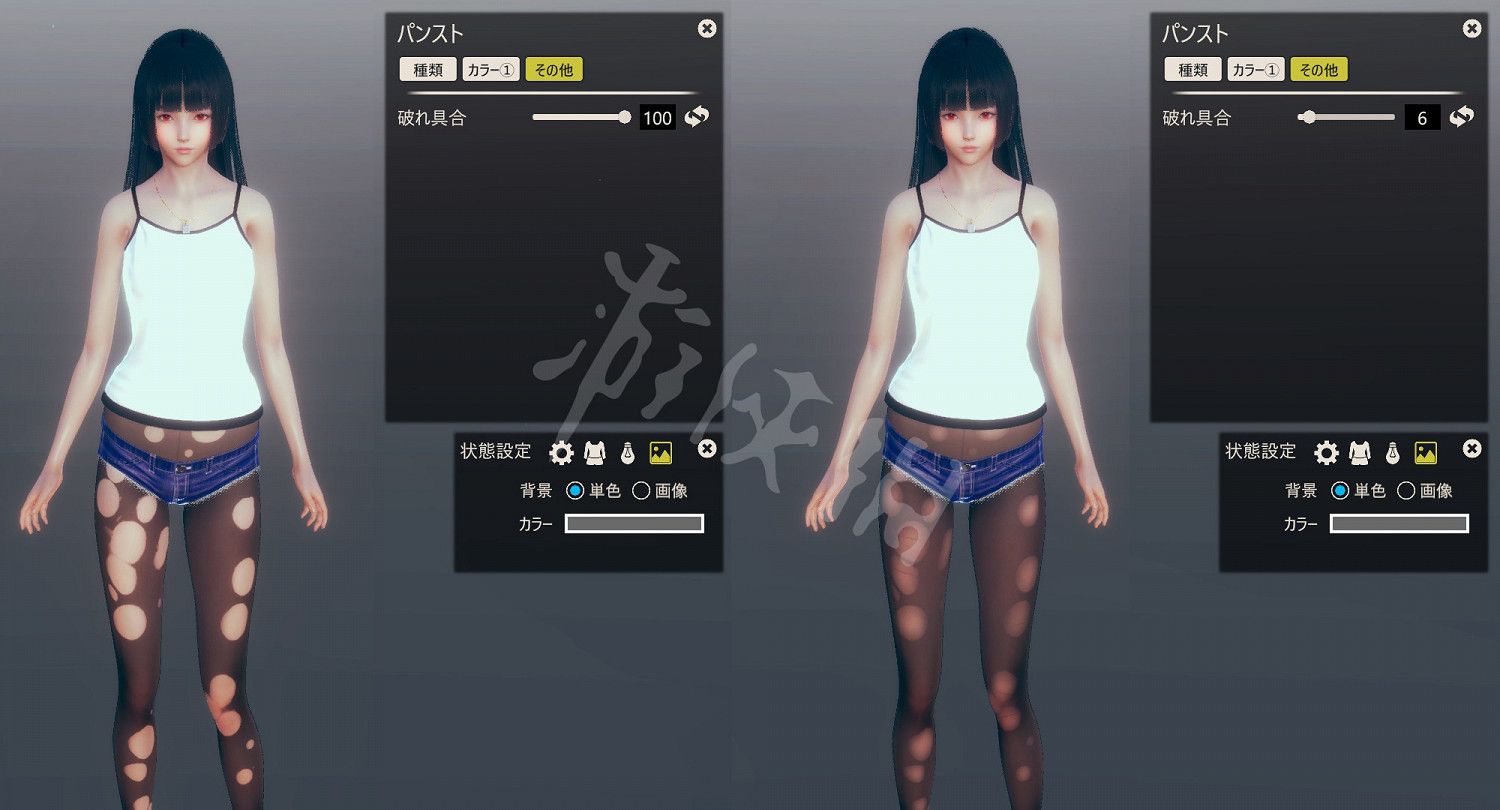Screen dimensions: 1500x810
Task: Switch to the 種類 tab in left パンスト panel
Action: 427,69
